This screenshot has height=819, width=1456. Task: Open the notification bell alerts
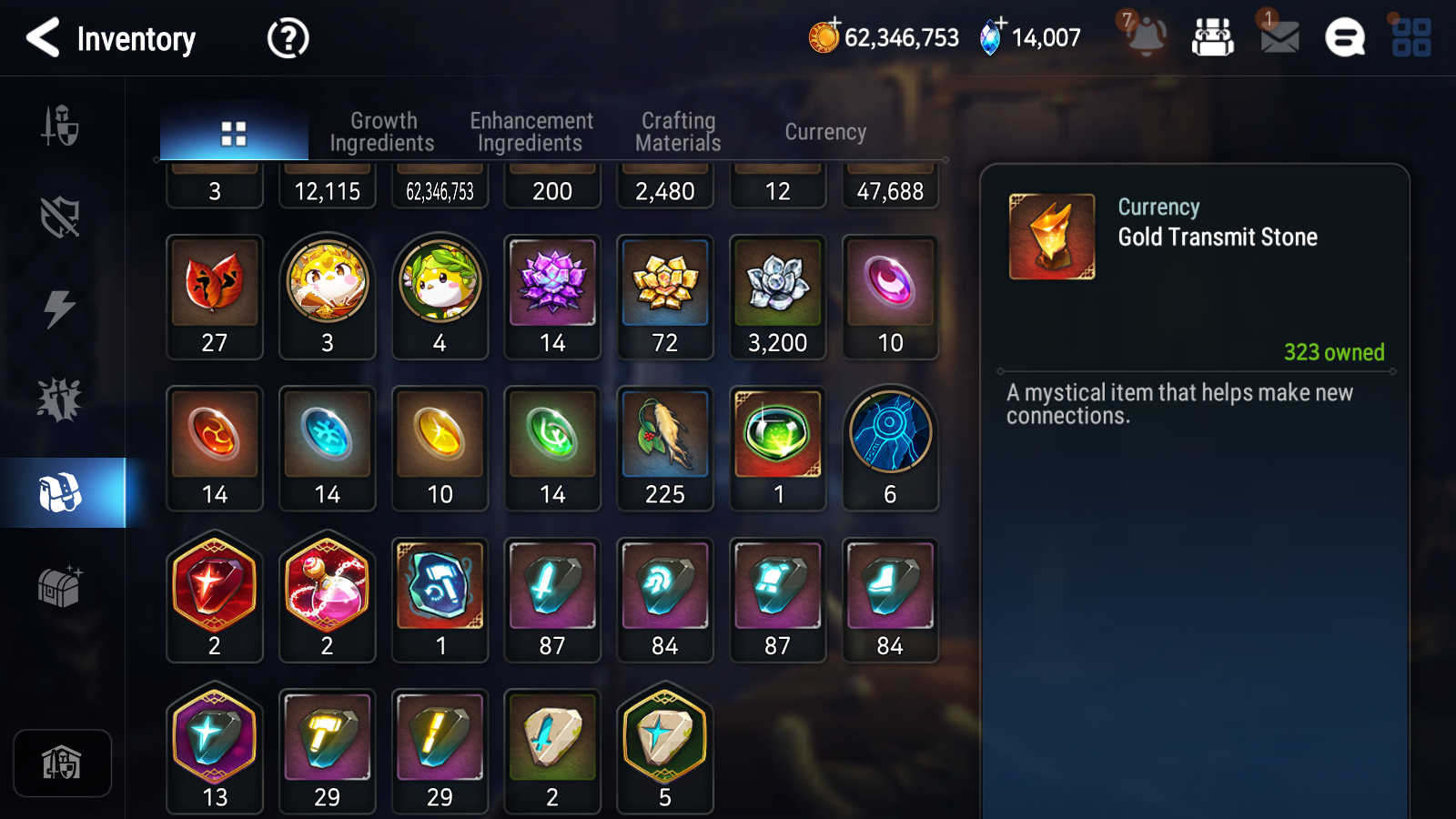pyautogui.click(x=1146, y=37)
